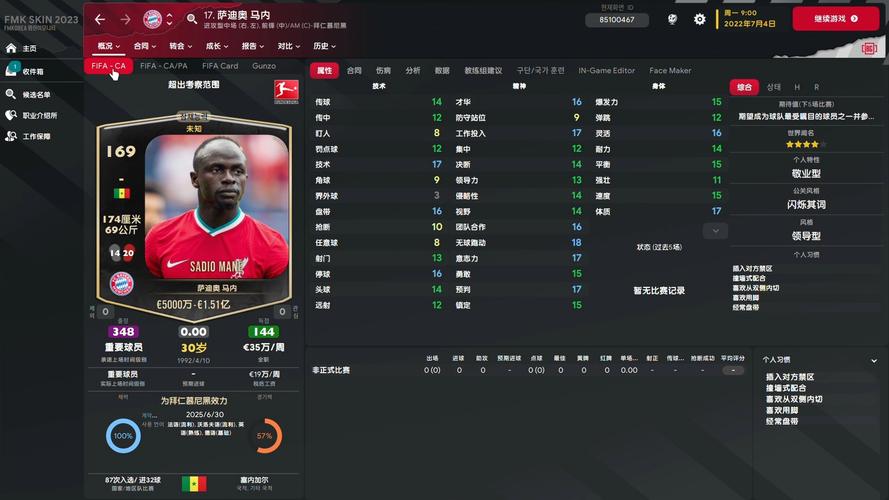Select the 状态 tab in right panel
The image size is (889, 500).
[x=774, y=87]
